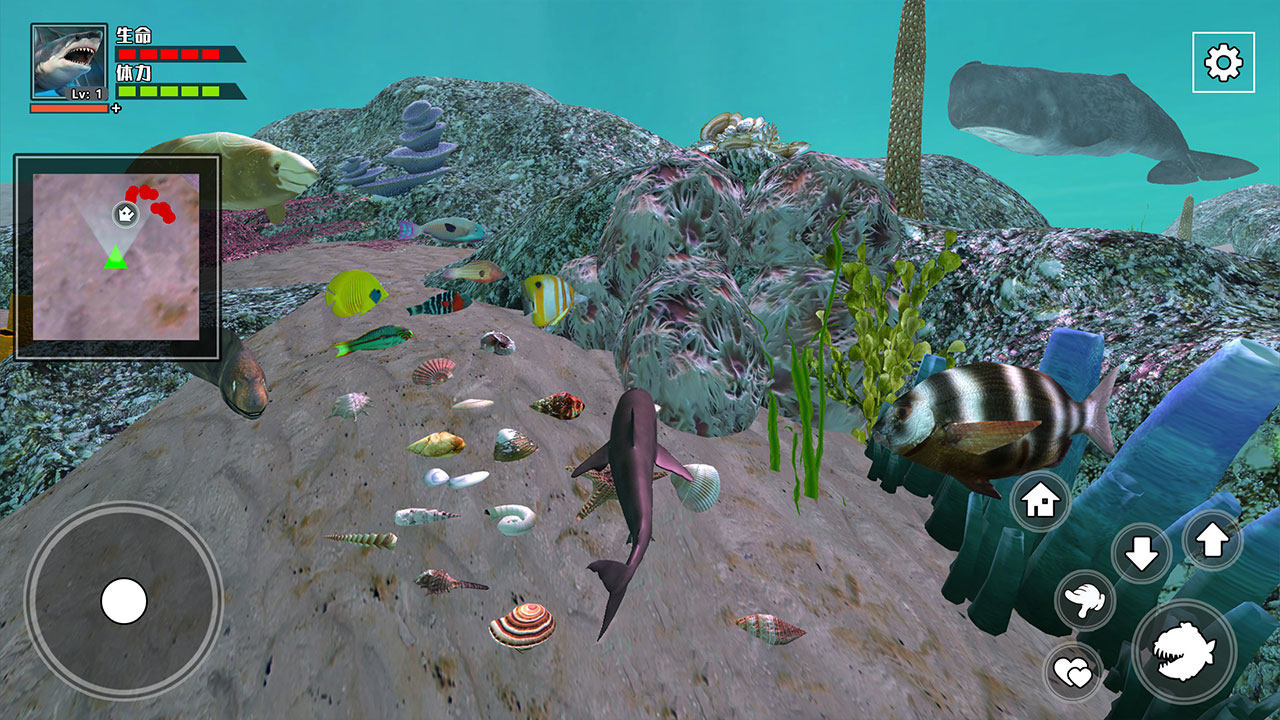
Task: Open the gear settings menu
Action: pyautogui.click(x=1223, y=62)
